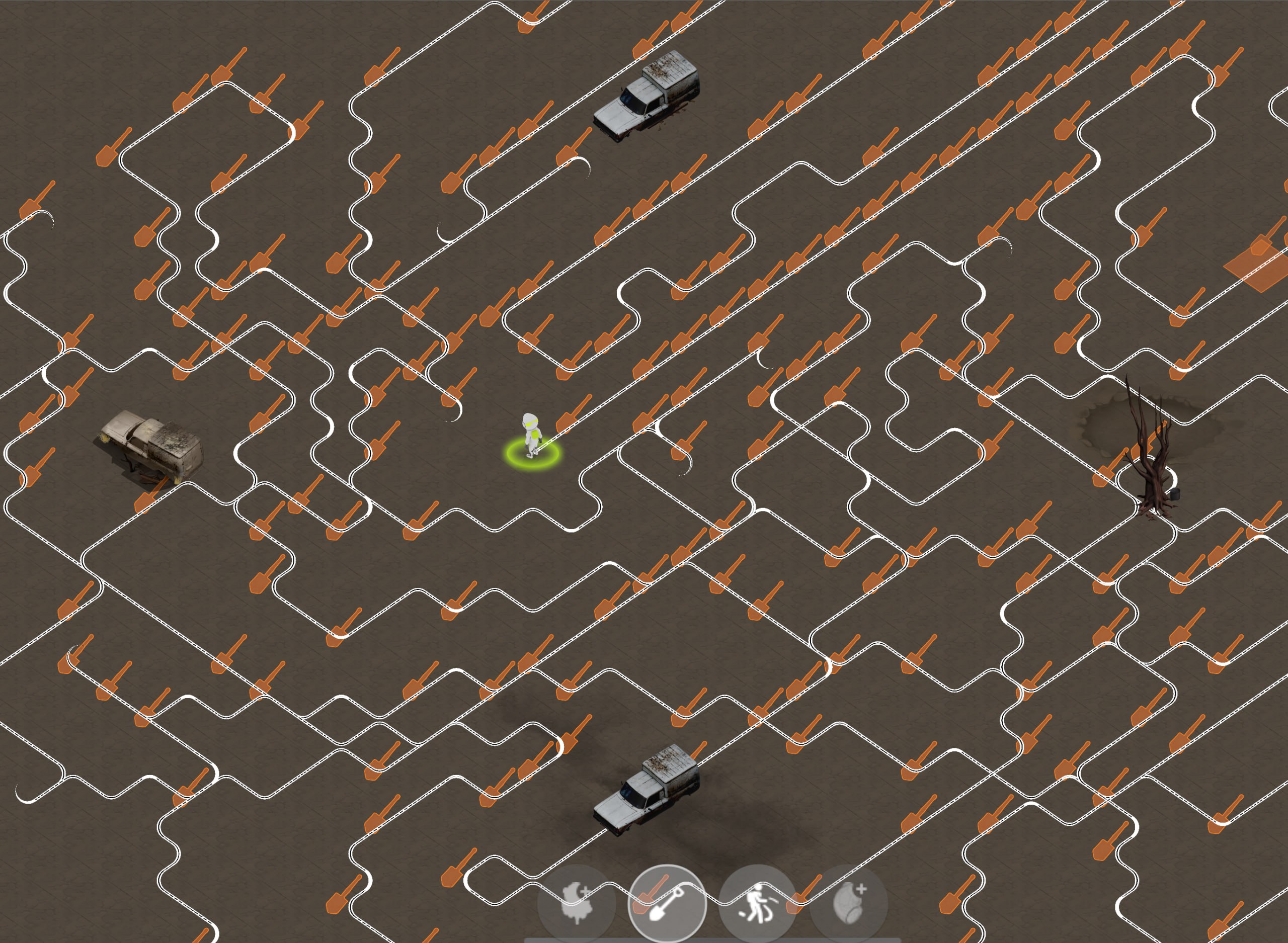Select the add-tree tool button
The width and height of the screenshot is (1288, 943).
pyautogui.click(x=577, y=903)
